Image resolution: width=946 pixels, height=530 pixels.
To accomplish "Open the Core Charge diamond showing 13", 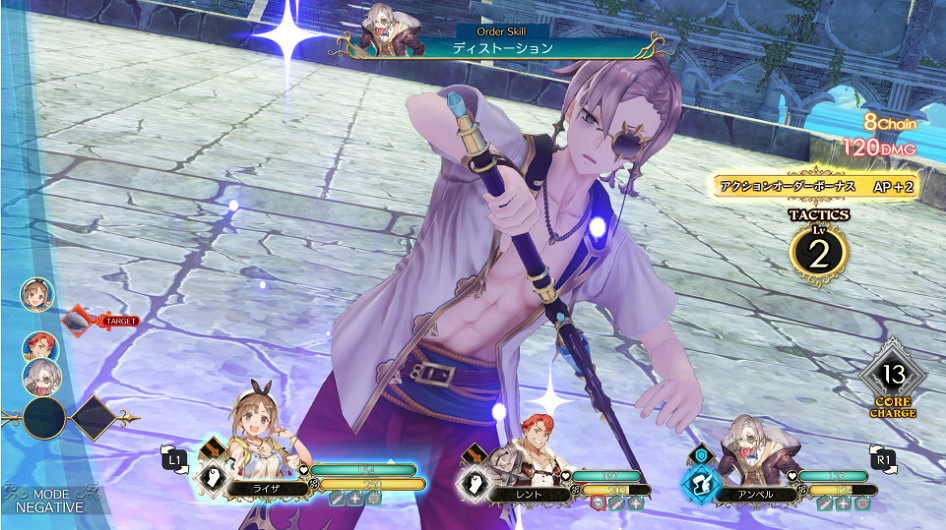I will [892, 377].
